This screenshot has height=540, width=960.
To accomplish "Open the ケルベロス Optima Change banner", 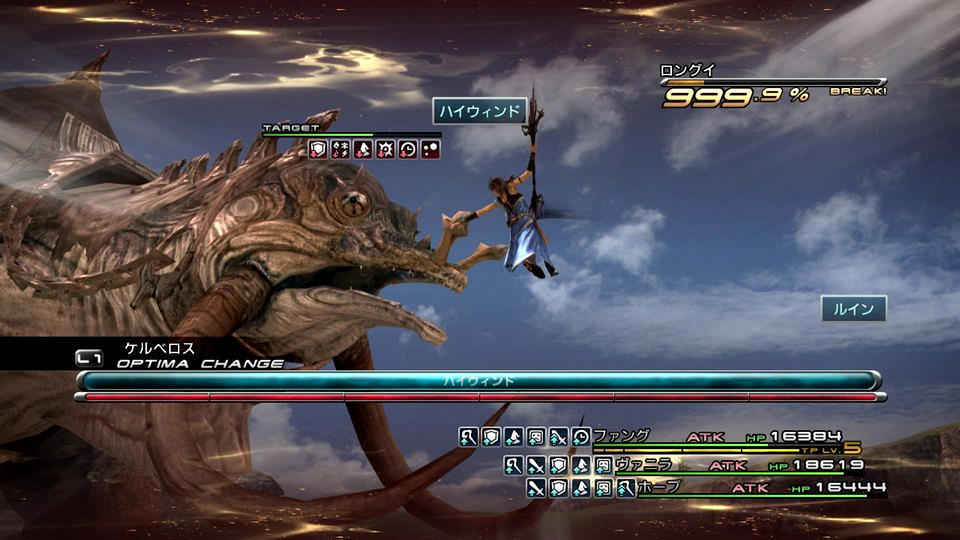I will click(180, 355).
